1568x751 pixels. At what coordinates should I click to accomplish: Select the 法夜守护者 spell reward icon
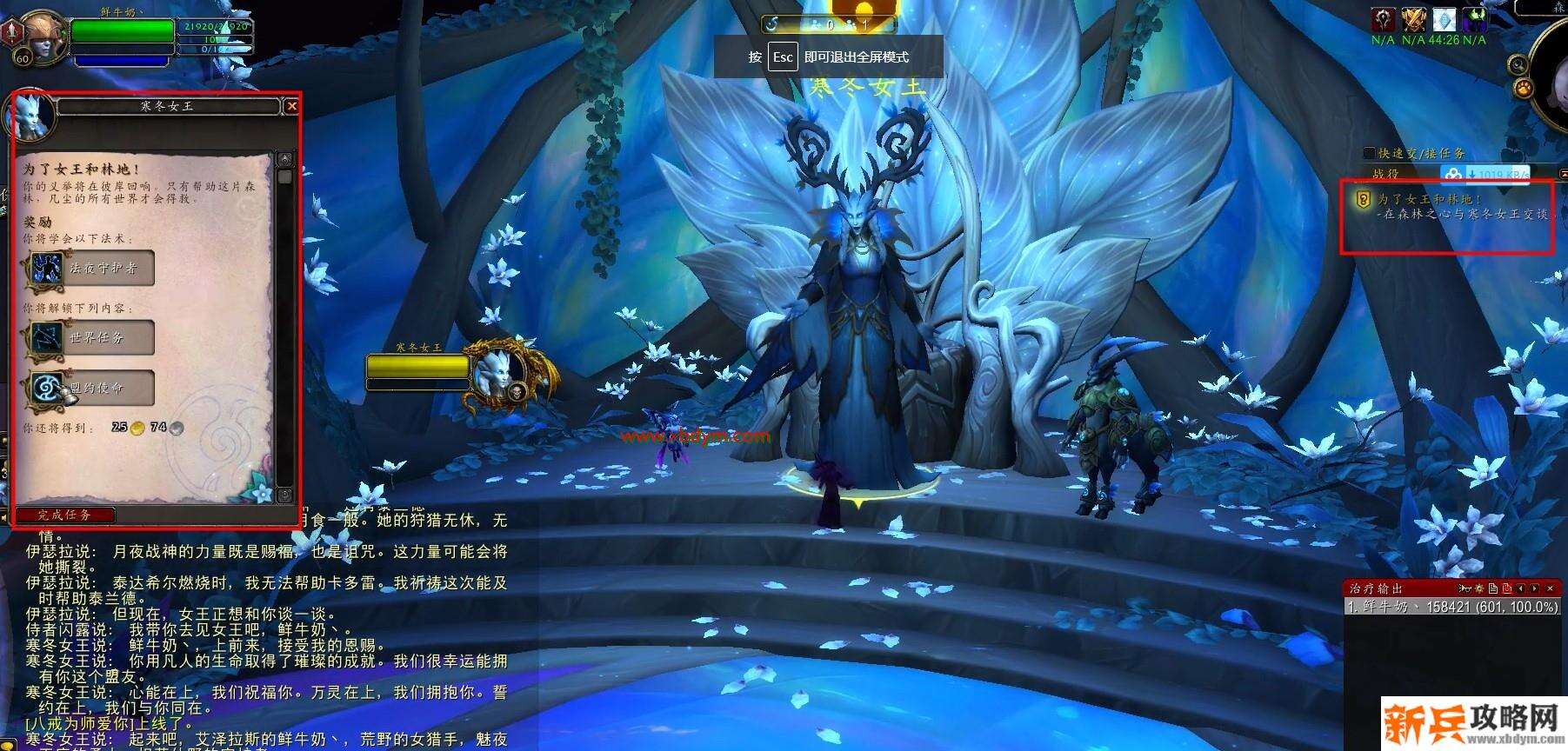point(48,269)
